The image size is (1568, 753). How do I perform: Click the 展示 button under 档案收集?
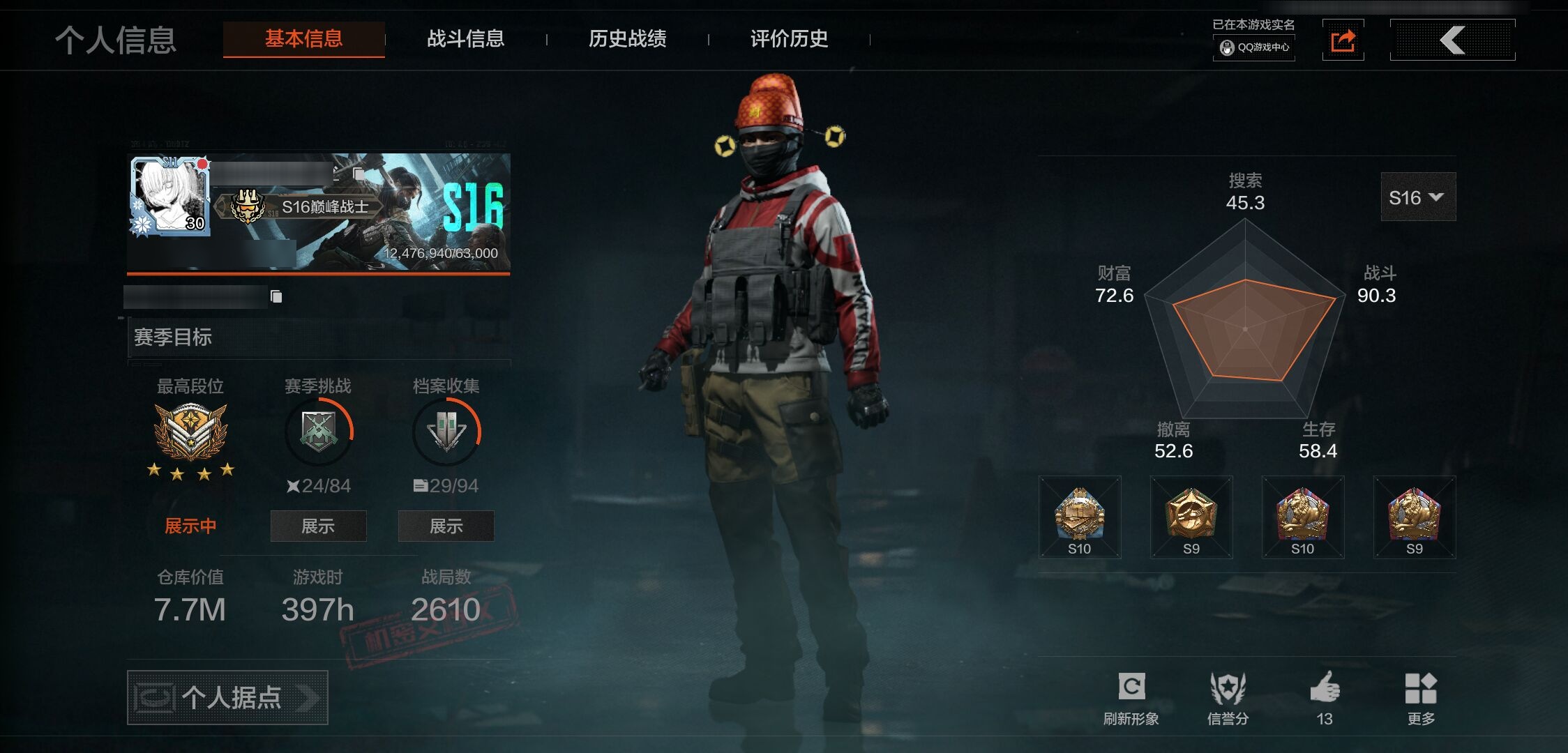[x=446, y=526]
